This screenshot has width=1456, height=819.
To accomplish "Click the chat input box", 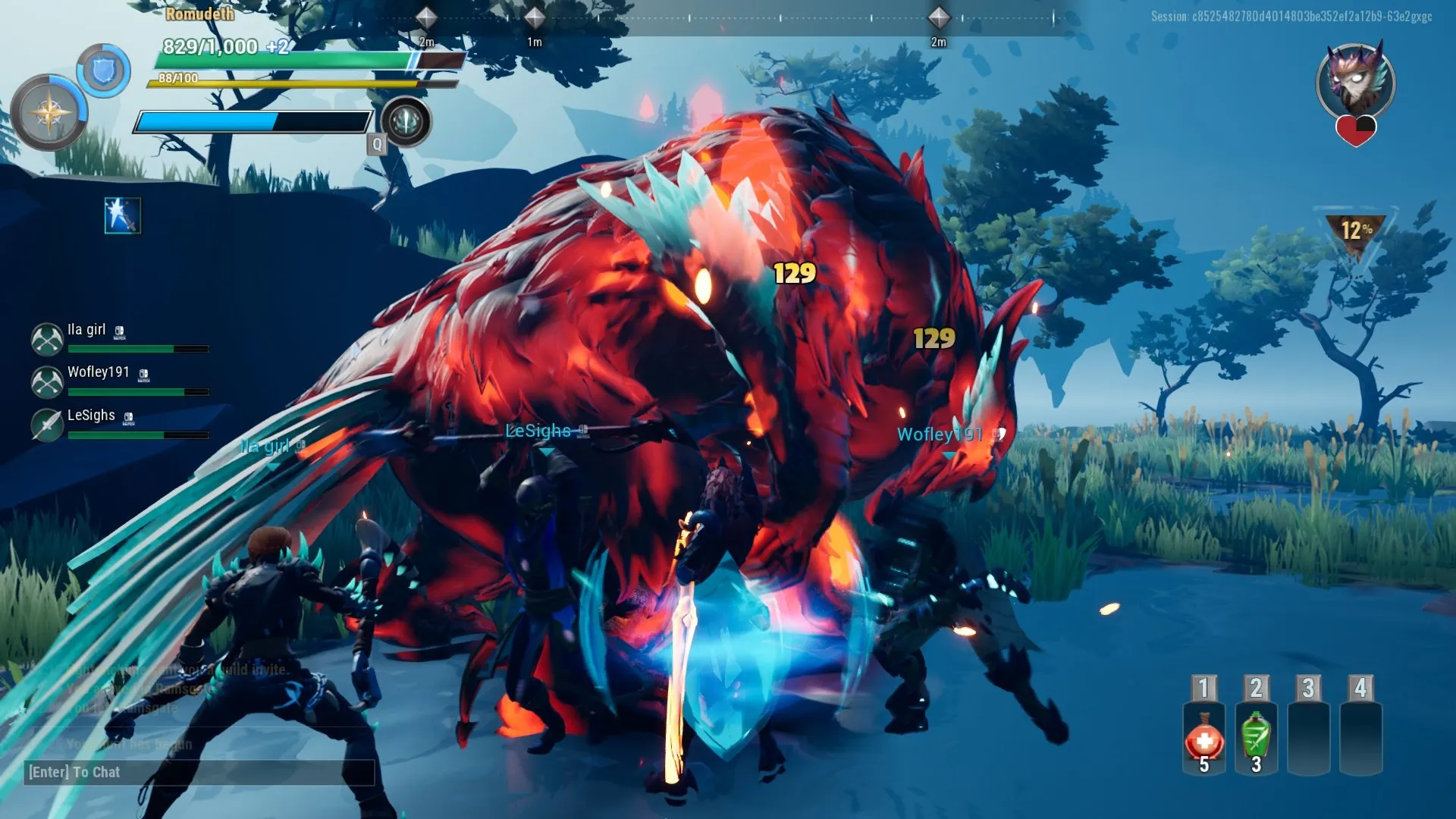I will point(199,772).
